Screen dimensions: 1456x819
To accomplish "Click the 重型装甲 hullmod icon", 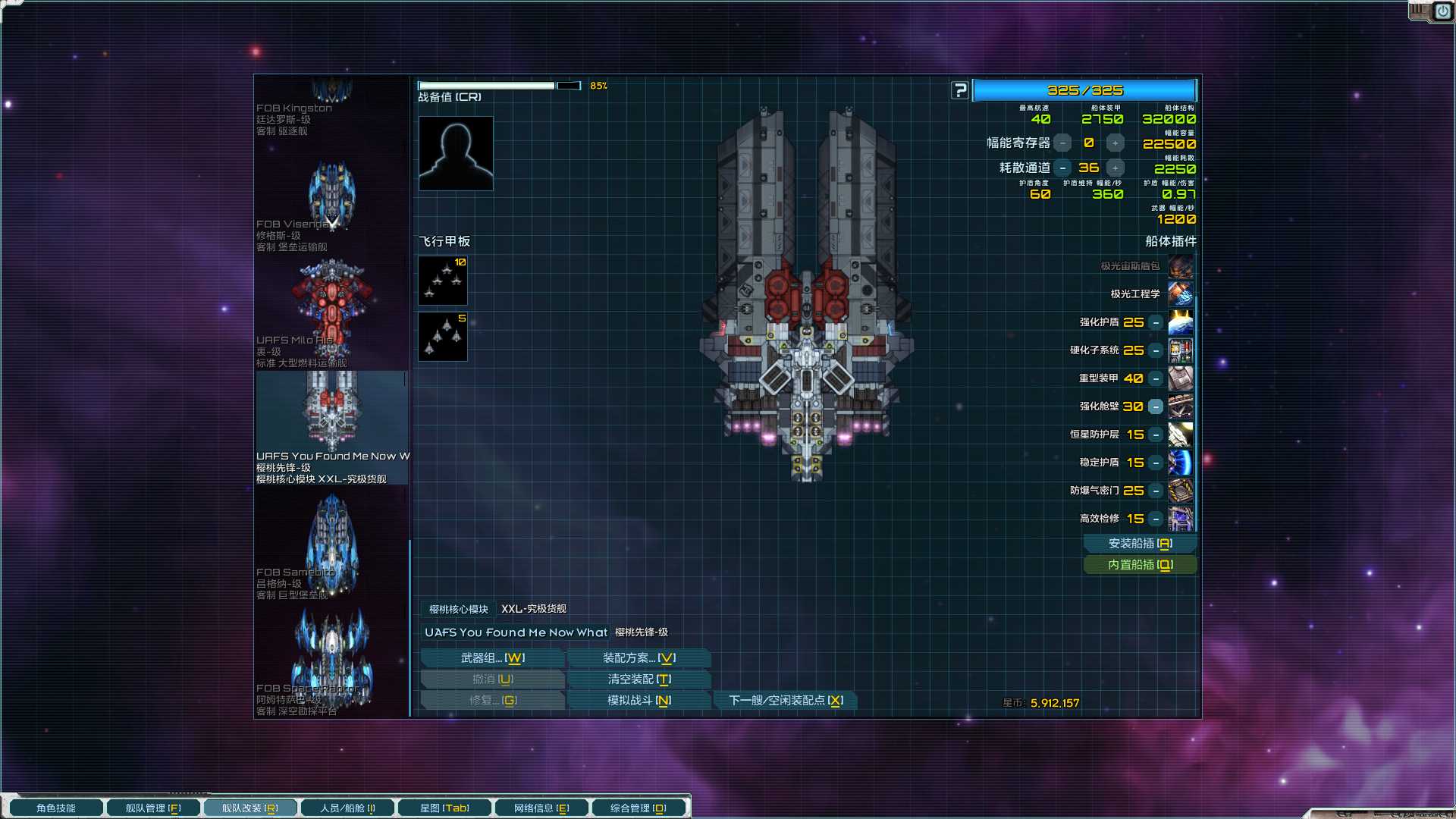I will [1181, 378].
